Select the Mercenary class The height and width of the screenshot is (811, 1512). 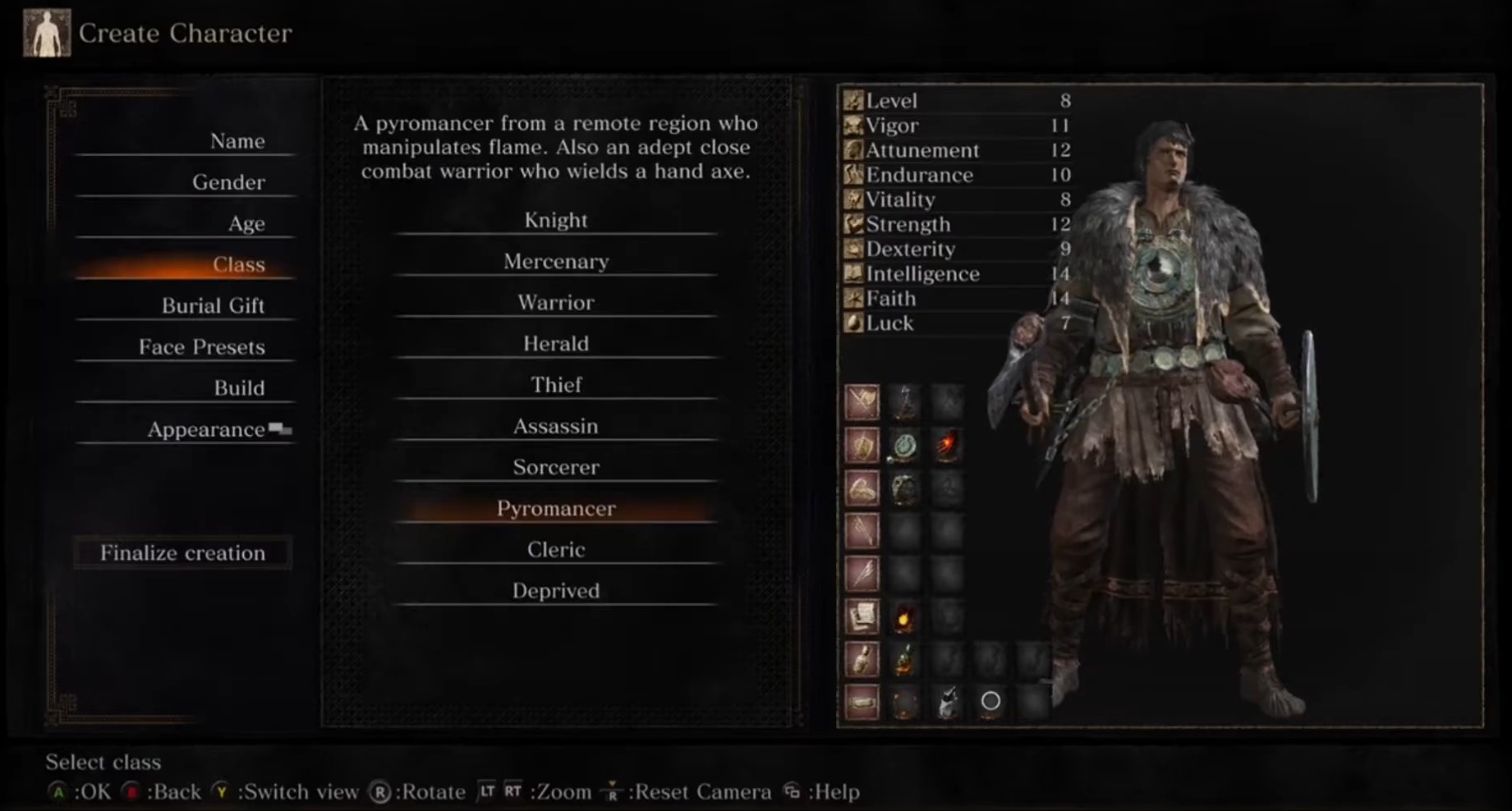556,261
